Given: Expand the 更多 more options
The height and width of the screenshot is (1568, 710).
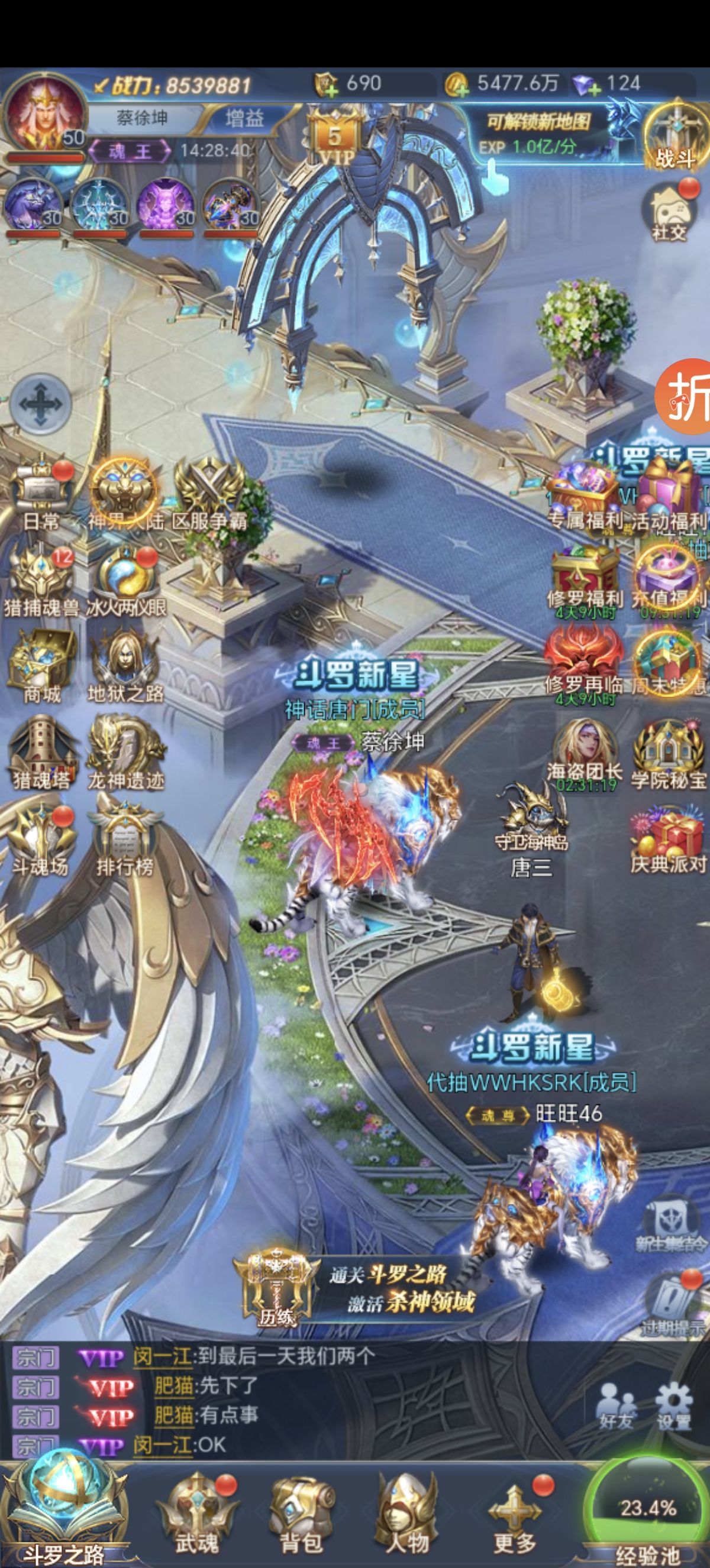Looking at the screenshot, I should pos(515,1512).
